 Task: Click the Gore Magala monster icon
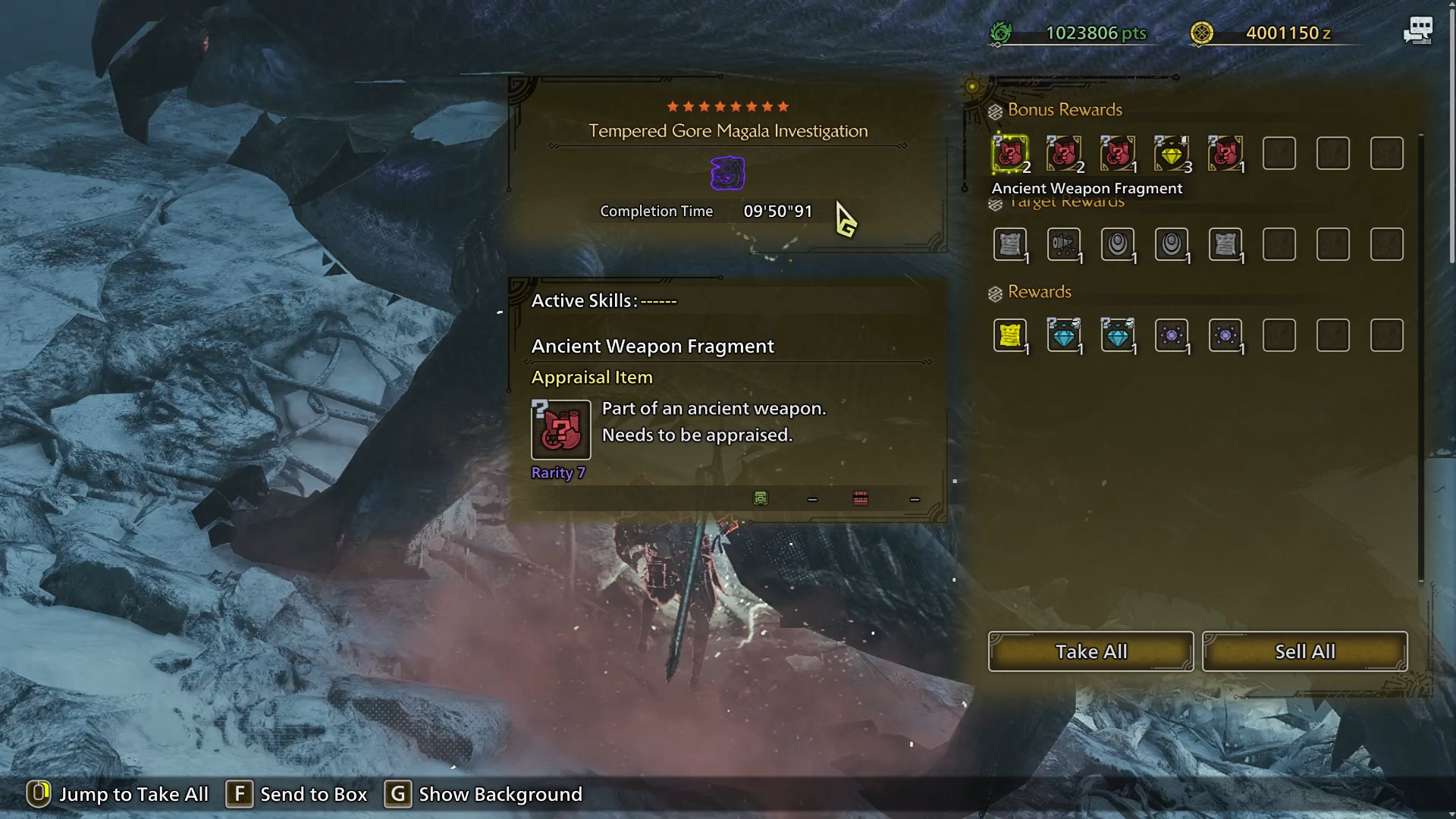(x=727, y=173)
